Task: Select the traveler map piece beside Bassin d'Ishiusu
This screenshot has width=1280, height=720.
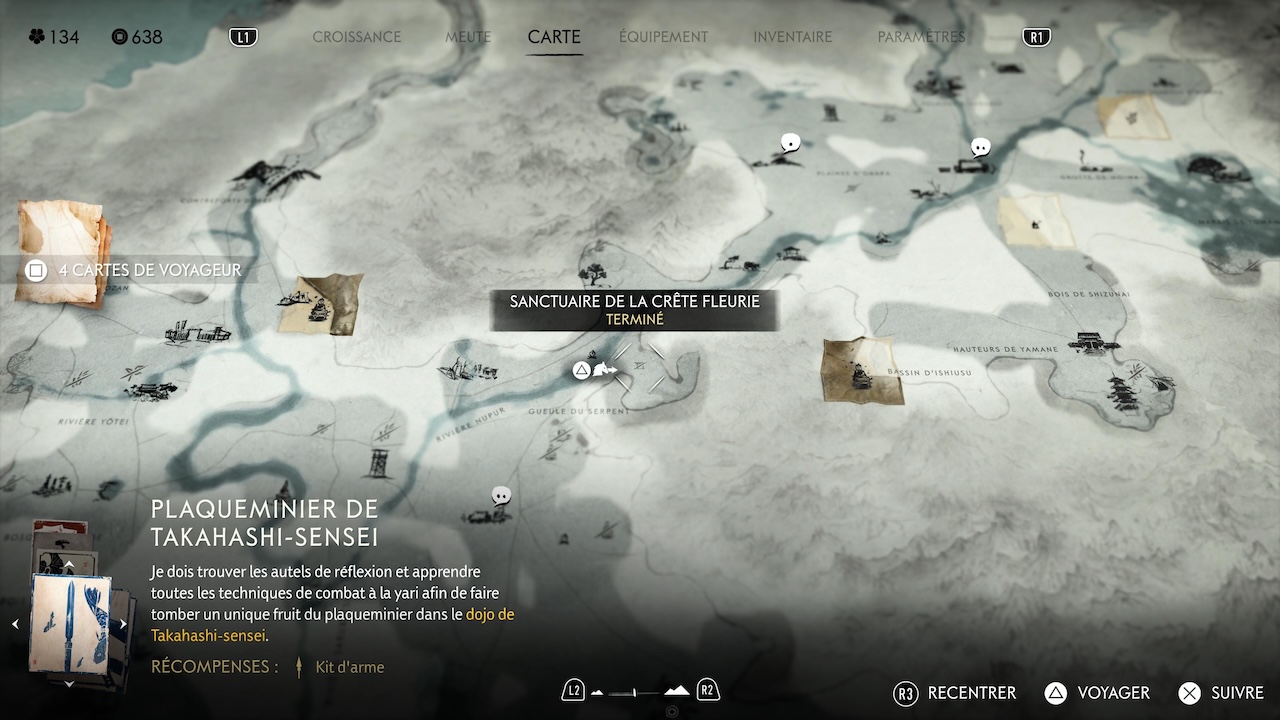Action: [x=861, y=371]
